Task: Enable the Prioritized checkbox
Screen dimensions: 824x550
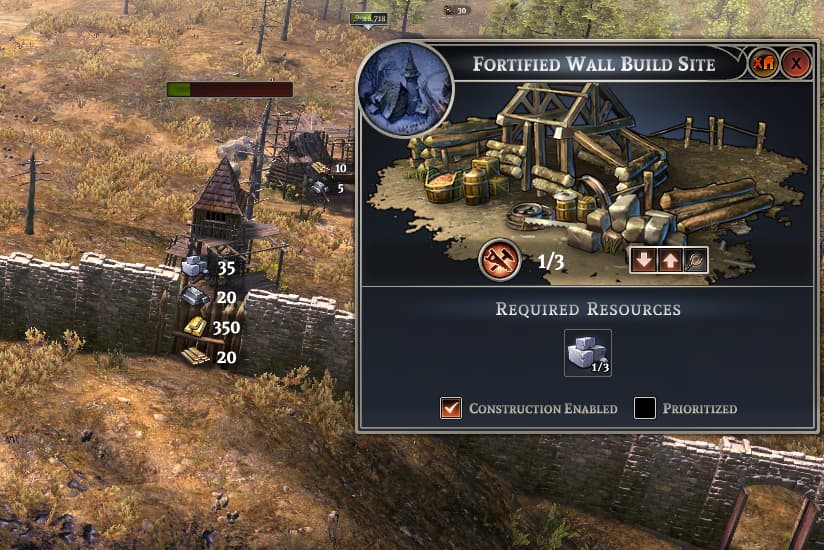Action: point(645,408)
